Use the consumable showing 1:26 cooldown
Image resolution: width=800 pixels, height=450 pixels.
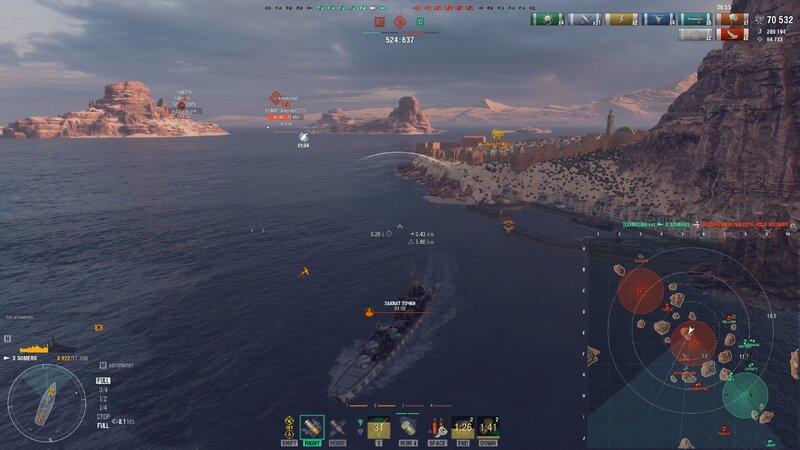(x=462, y=427)
